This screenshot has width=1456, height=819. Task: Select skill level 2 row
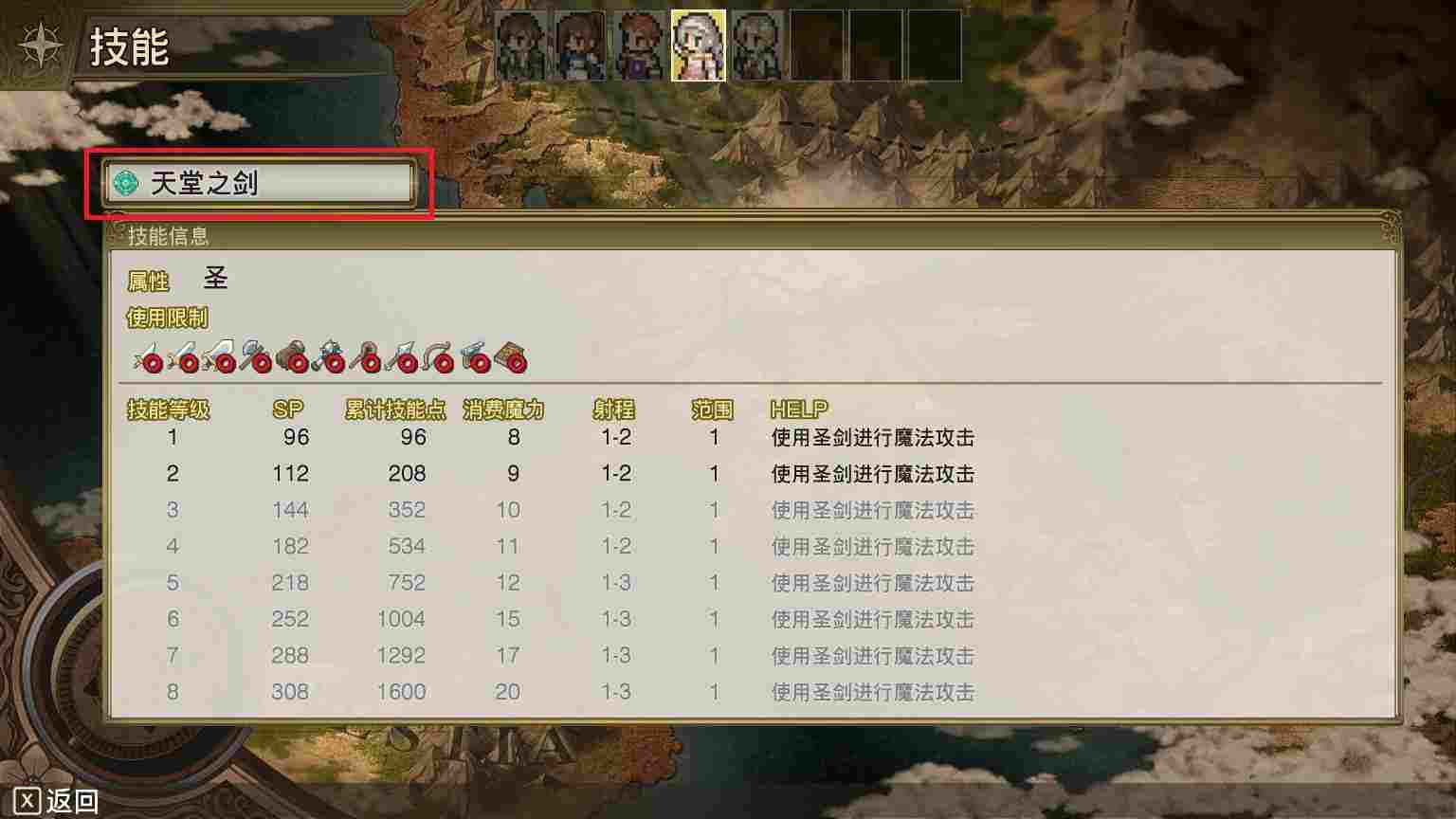click(x=474, y=474)
